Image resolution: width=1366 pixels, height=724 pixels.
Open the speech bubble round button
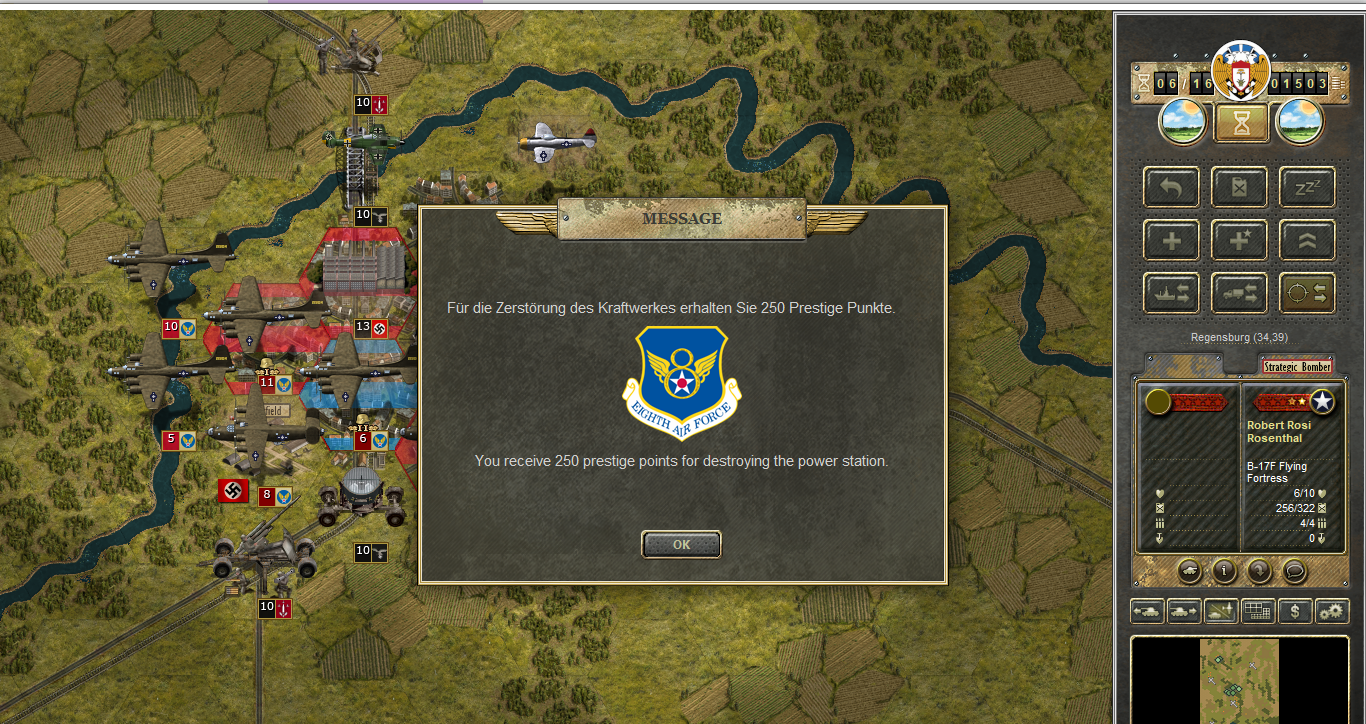pos(1294,571)
